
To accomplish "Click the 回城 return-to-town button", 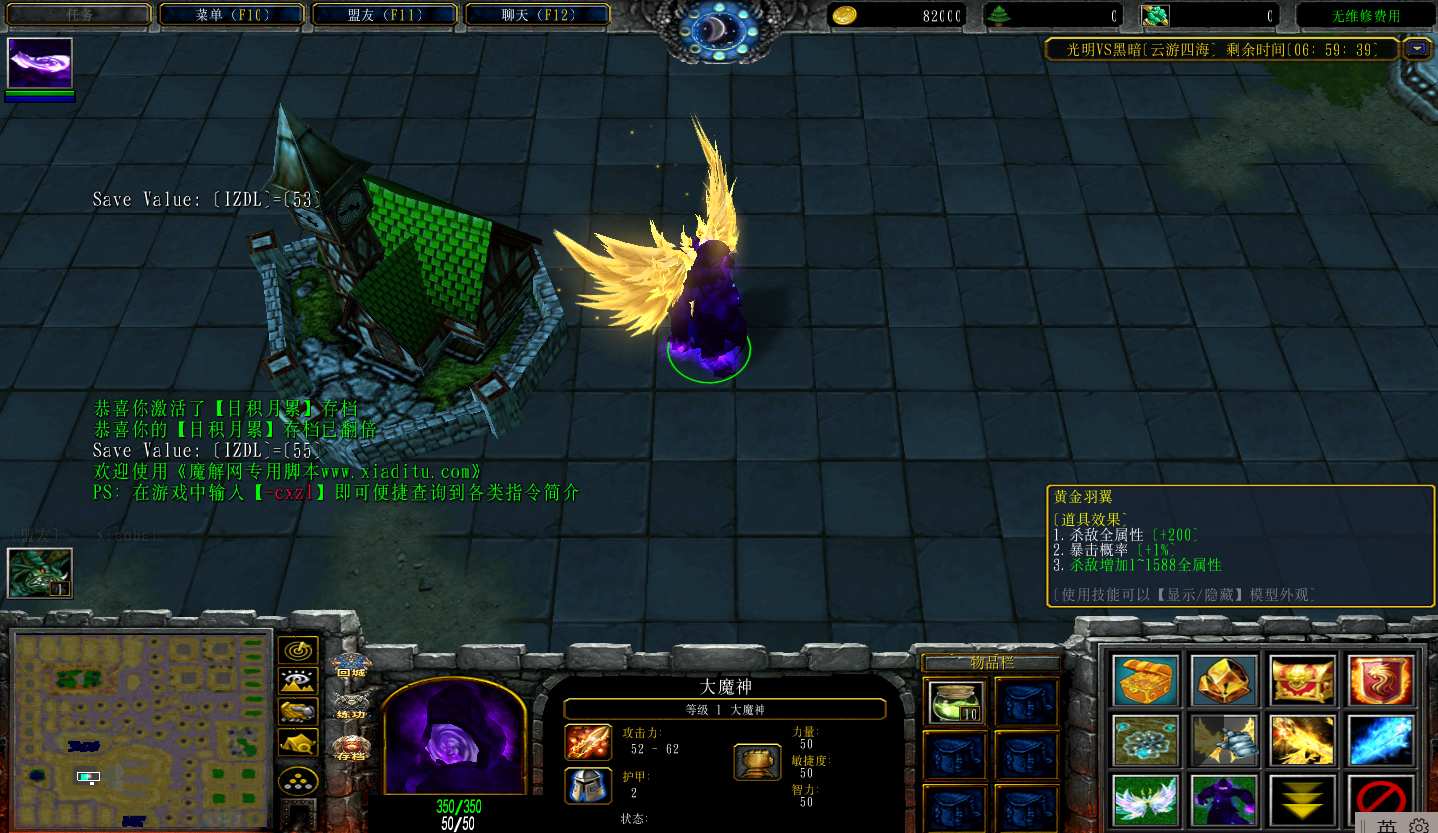I will pyautogui.click(x=350, y=665).
